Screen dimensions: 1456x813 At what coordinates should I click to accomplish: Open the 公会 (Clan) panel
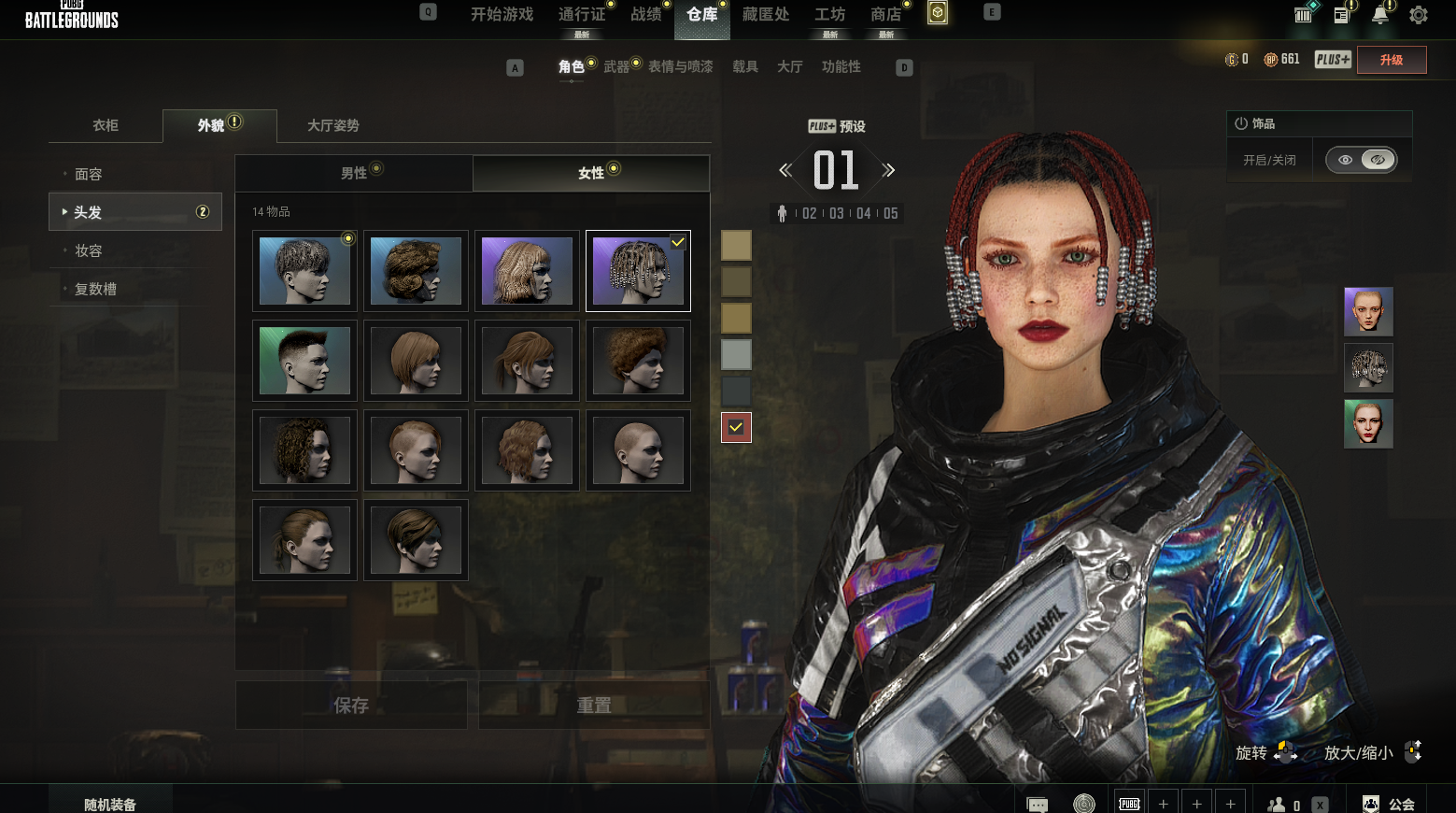point(1390,804)
